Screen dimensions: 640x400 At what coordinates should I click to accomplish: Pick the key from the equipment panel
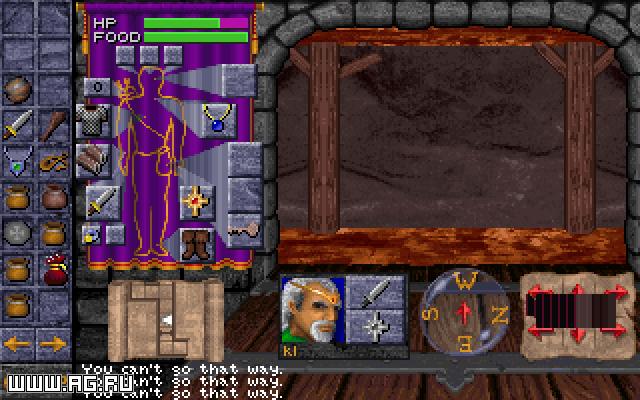[x=244, y=229]
